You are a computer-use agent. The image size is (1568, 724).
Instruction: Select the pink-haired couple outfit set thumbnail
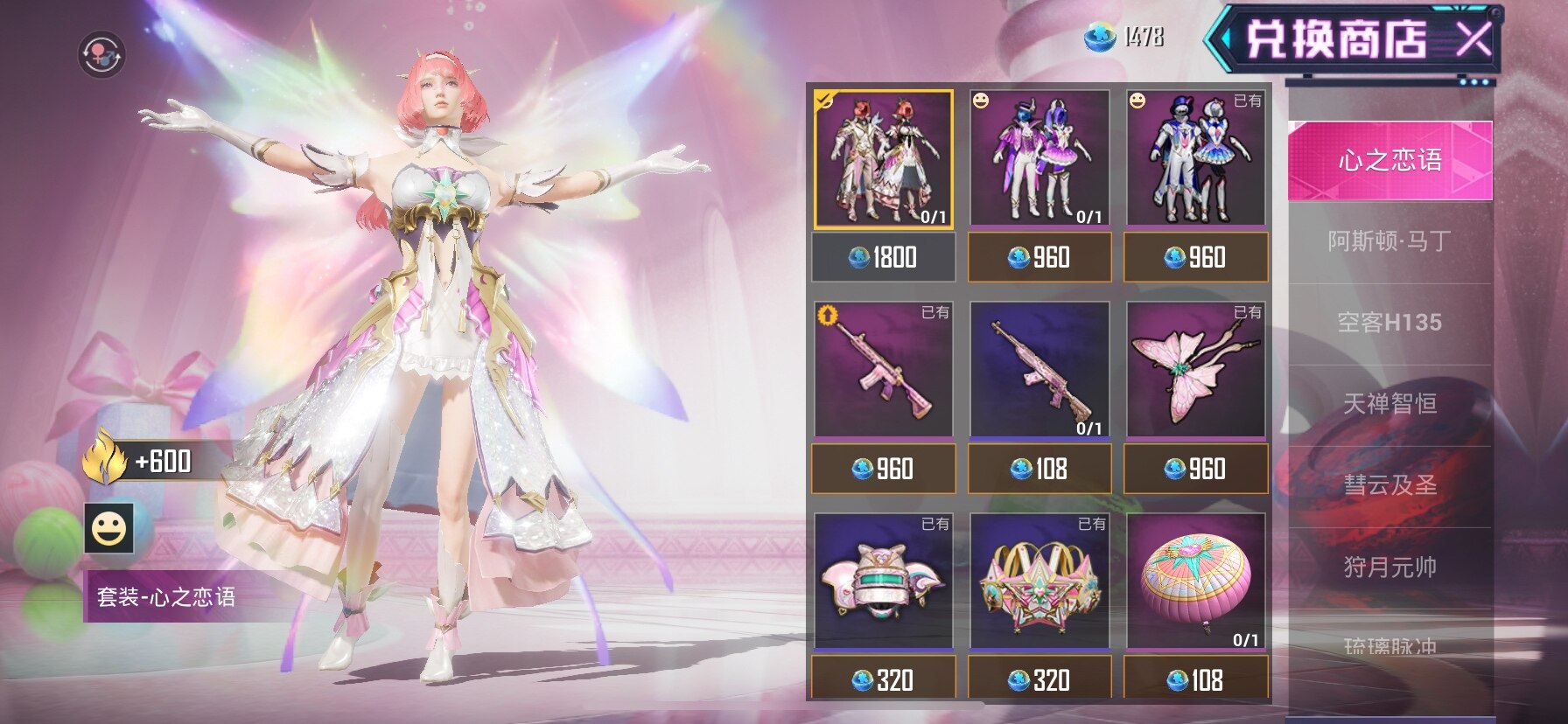pos(883,158)
